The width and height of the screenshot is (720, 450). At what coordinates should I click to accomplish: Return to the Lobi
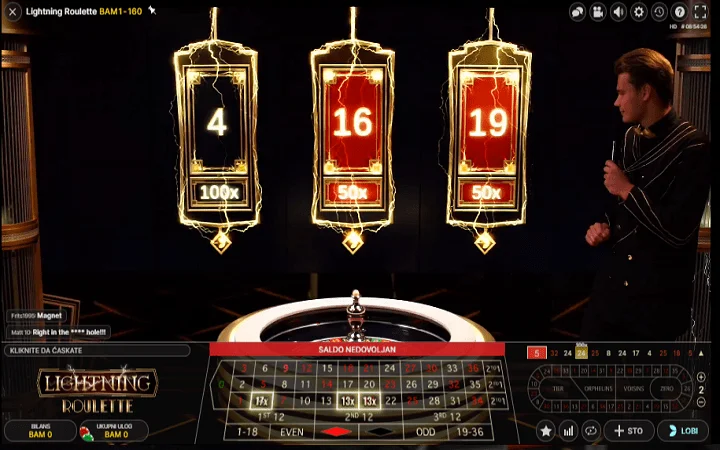(682, 430)
